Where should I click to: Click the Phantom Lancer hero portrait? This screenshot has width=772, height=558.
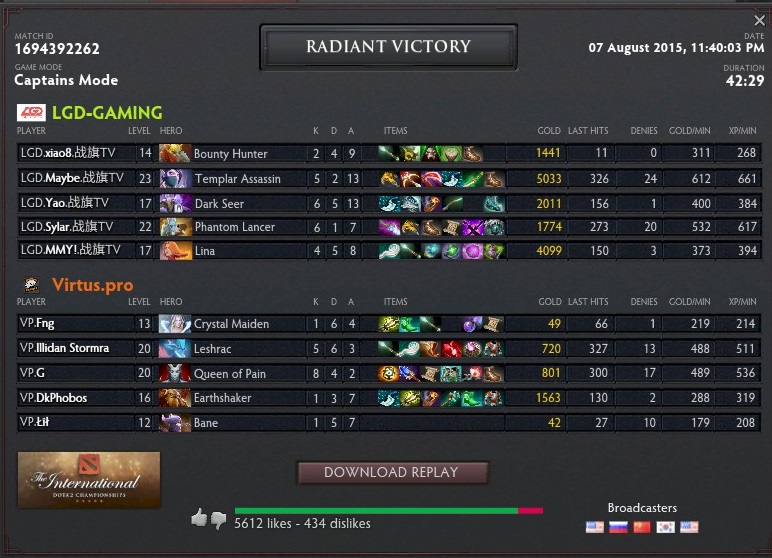(x=174, y=227)
